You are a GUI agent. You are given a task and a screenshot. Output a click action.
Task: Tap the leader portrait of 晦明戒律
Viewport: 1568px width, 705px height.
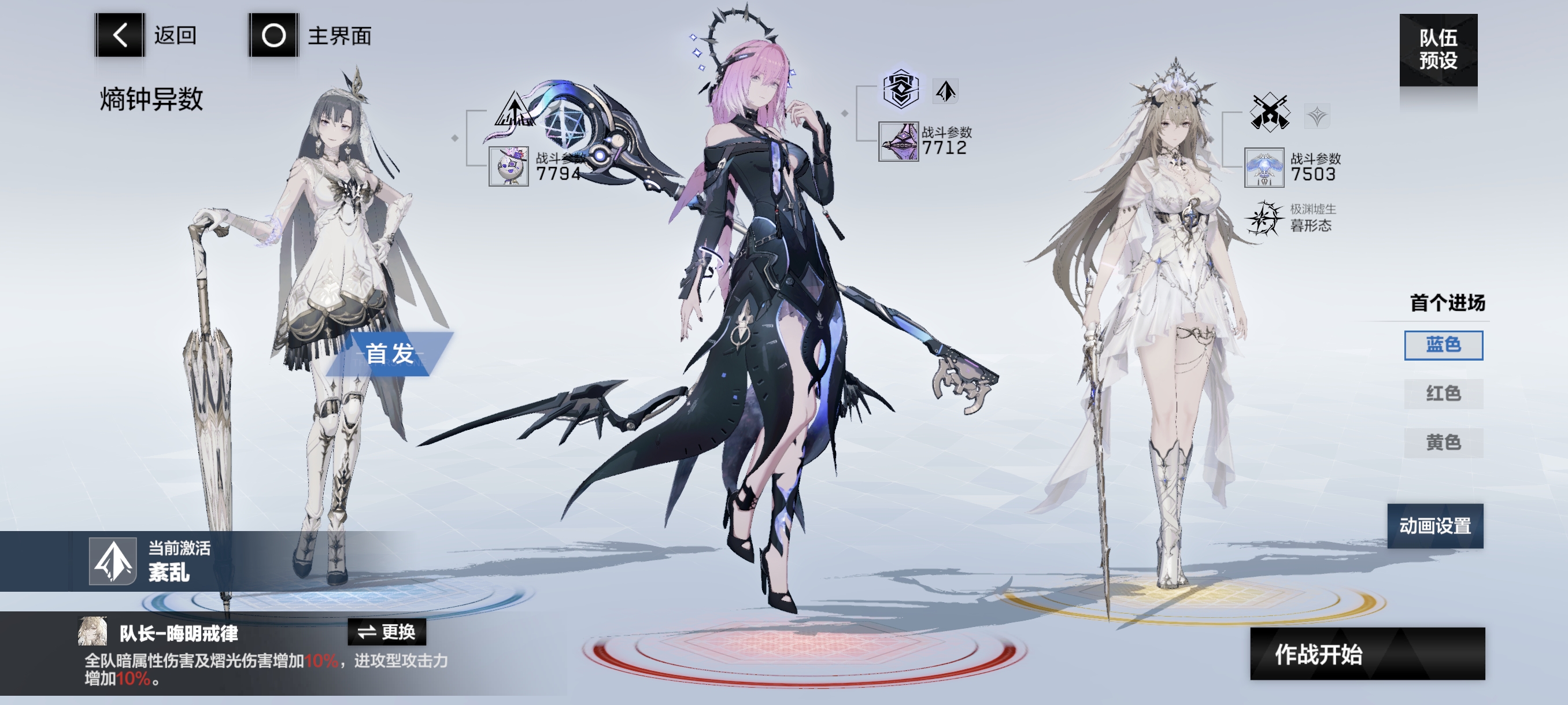point(93,632)
